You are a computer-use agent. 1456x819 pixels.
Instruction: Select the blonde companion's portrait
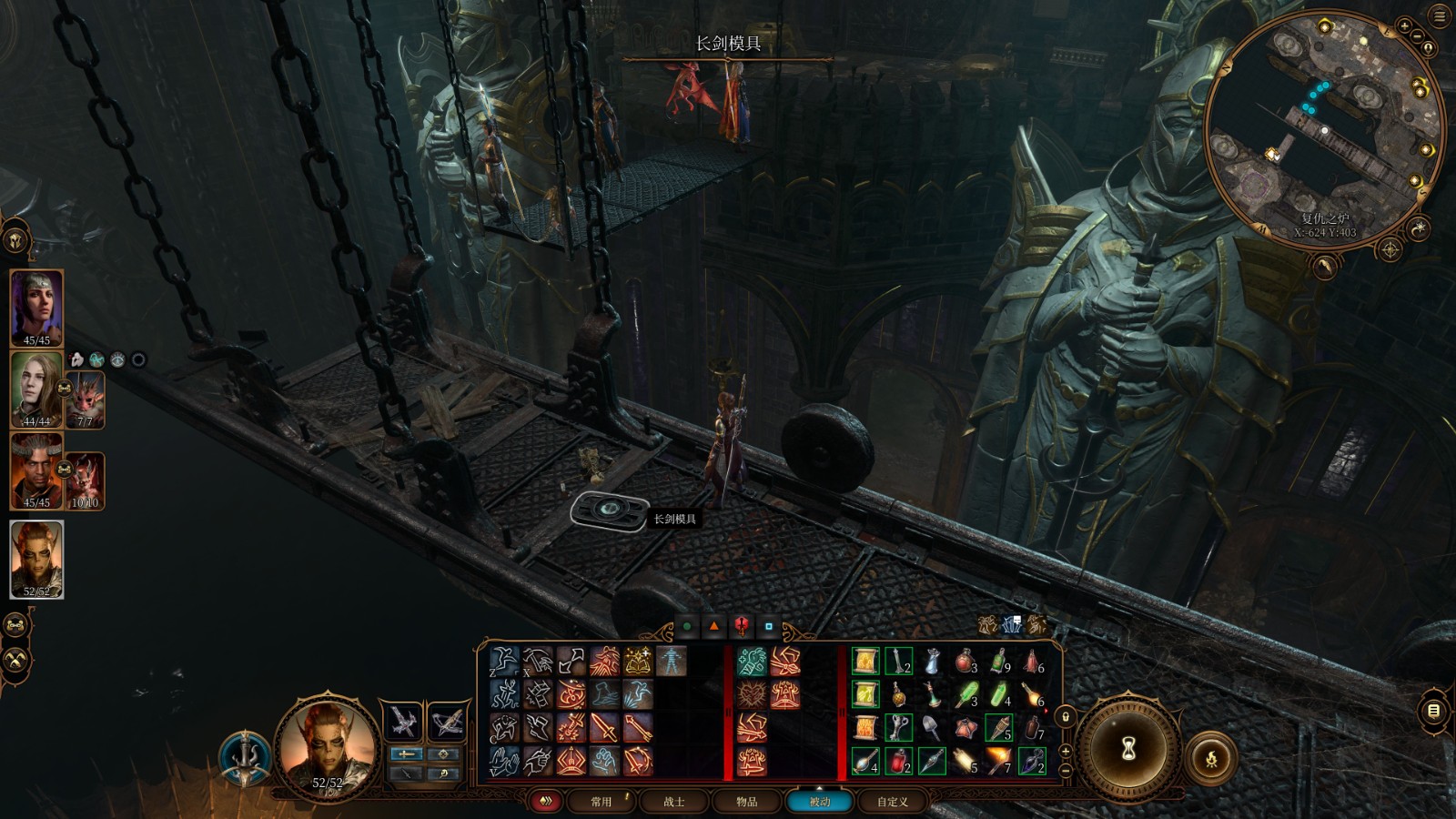pyautogui.click(x=36, y=387)
